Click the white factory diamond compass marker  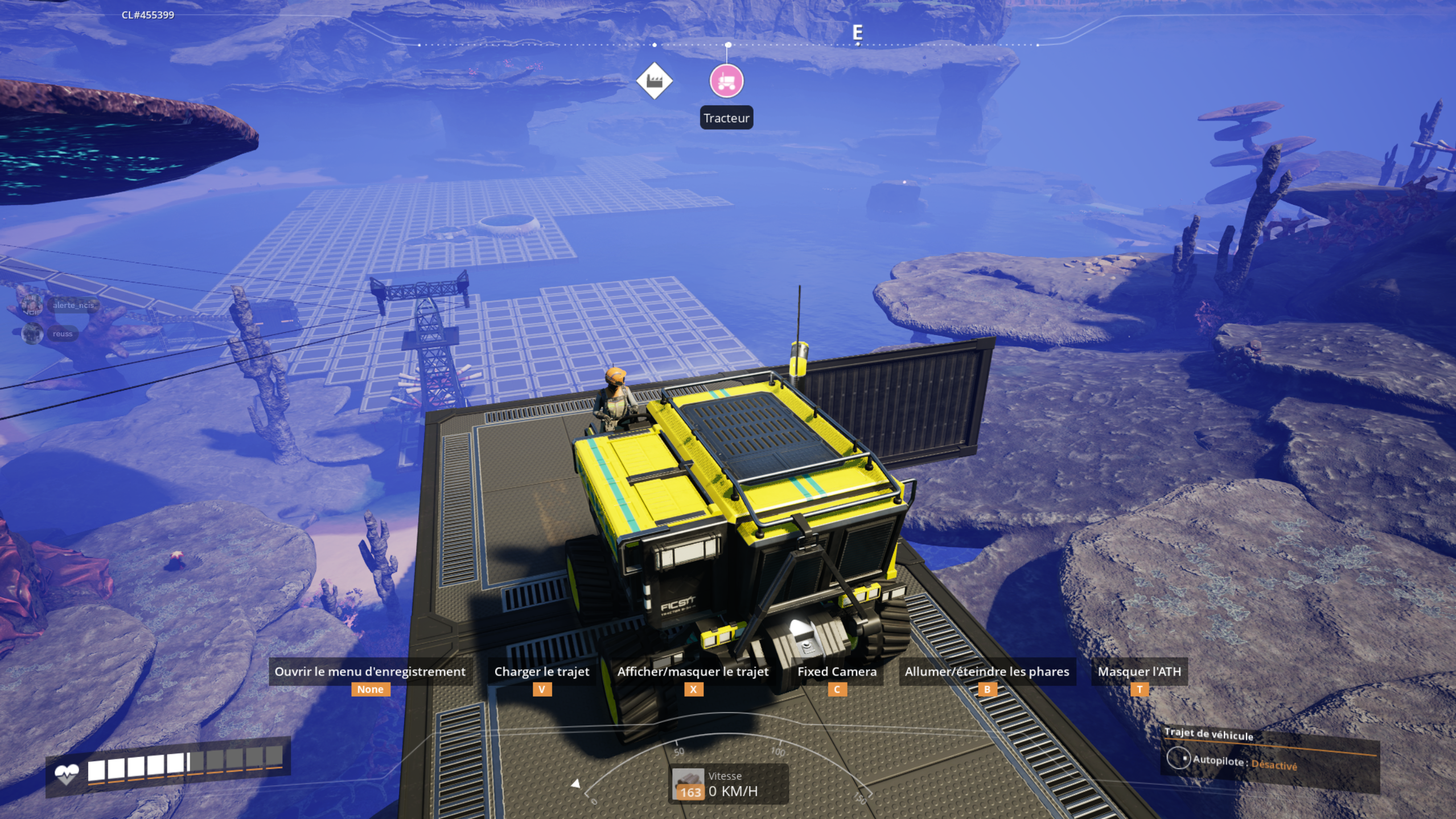654,81
